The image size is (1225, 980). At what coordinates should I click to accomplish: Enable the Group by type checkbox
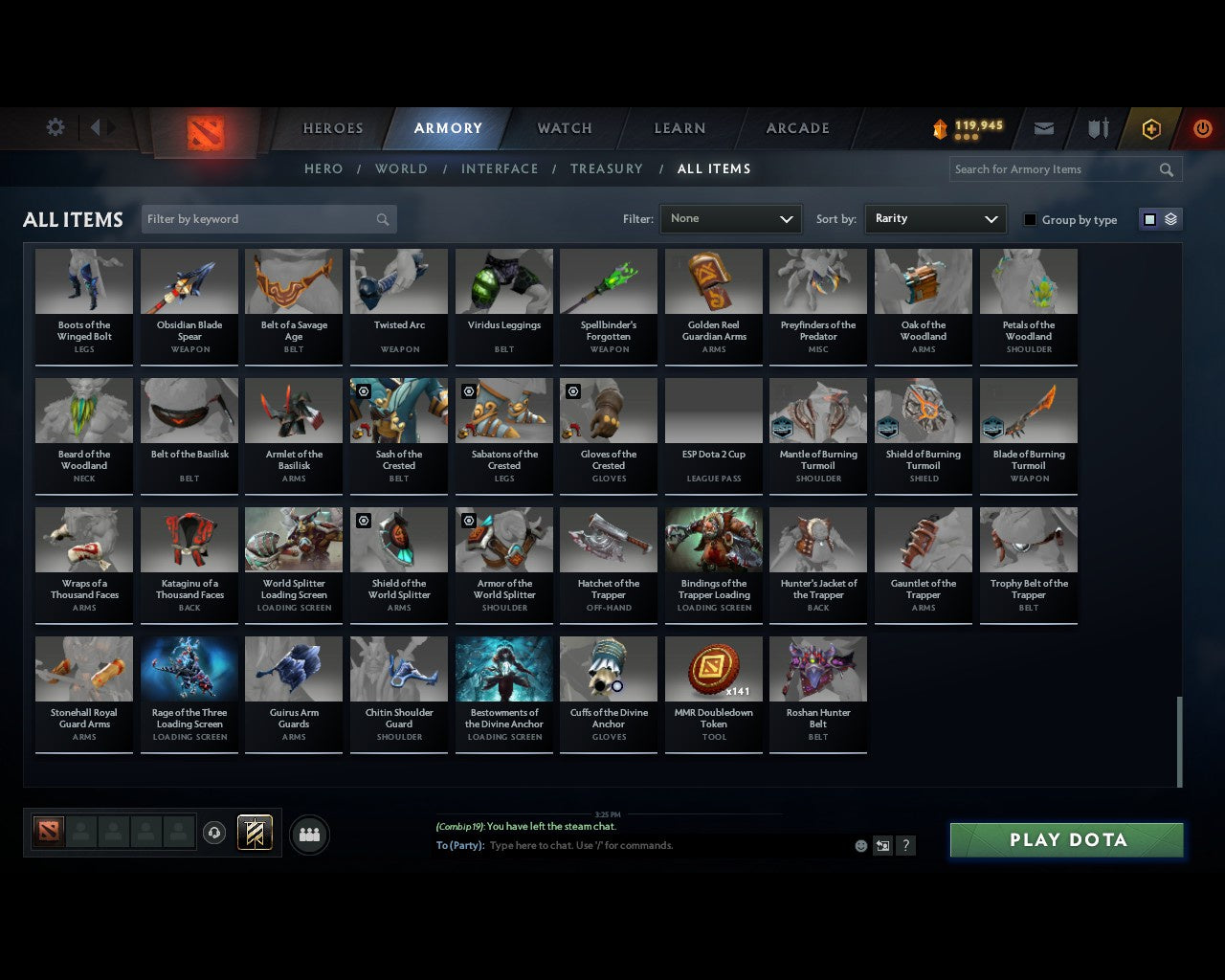click(x=1030, y=219)
